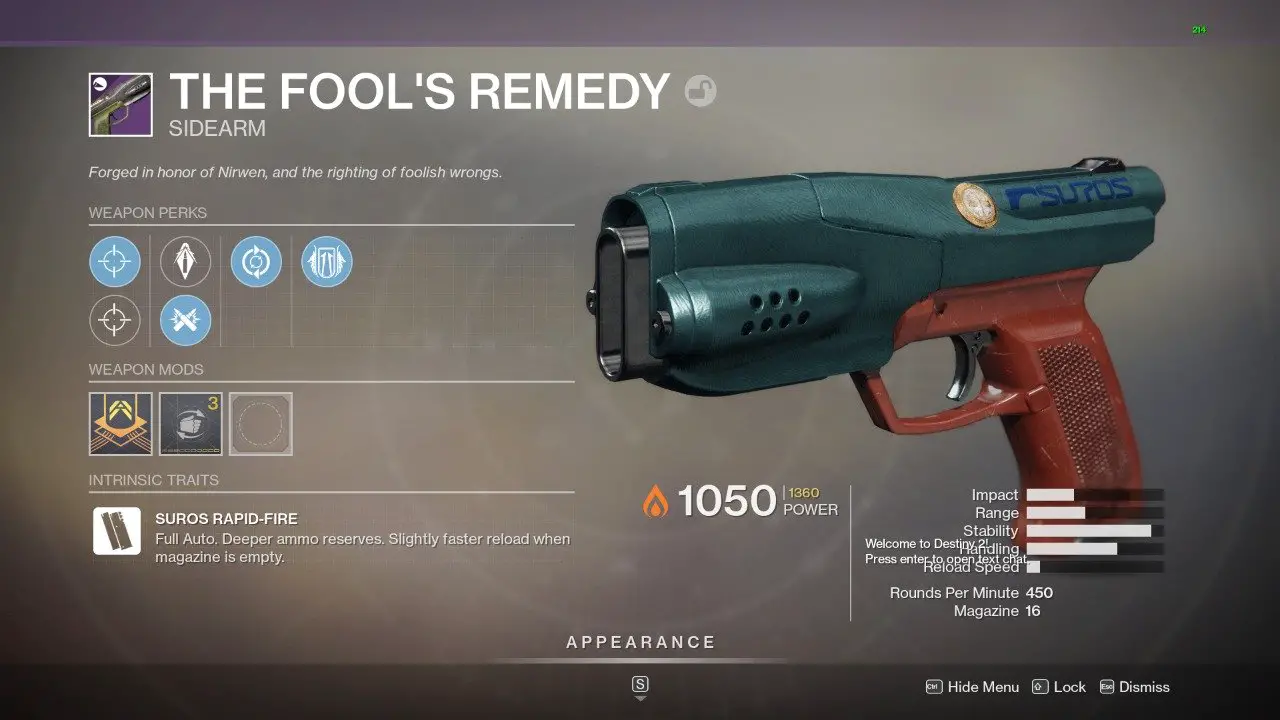1280x720 pixels.
Task: Pick the crossed bullets magazine perk
Action: click(185, 321)
